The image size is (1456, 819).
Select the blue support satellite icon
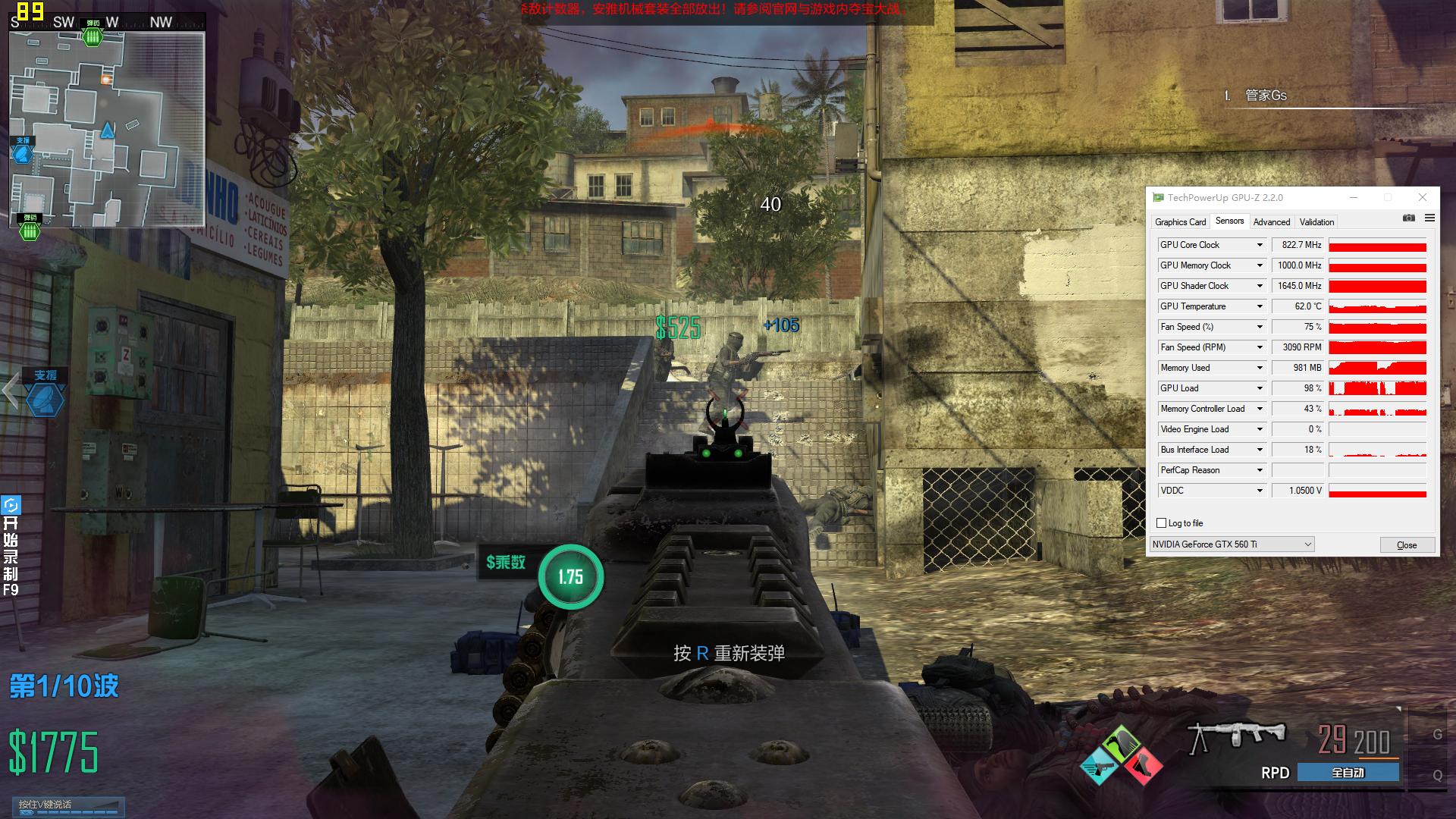(x=45, y=400)
